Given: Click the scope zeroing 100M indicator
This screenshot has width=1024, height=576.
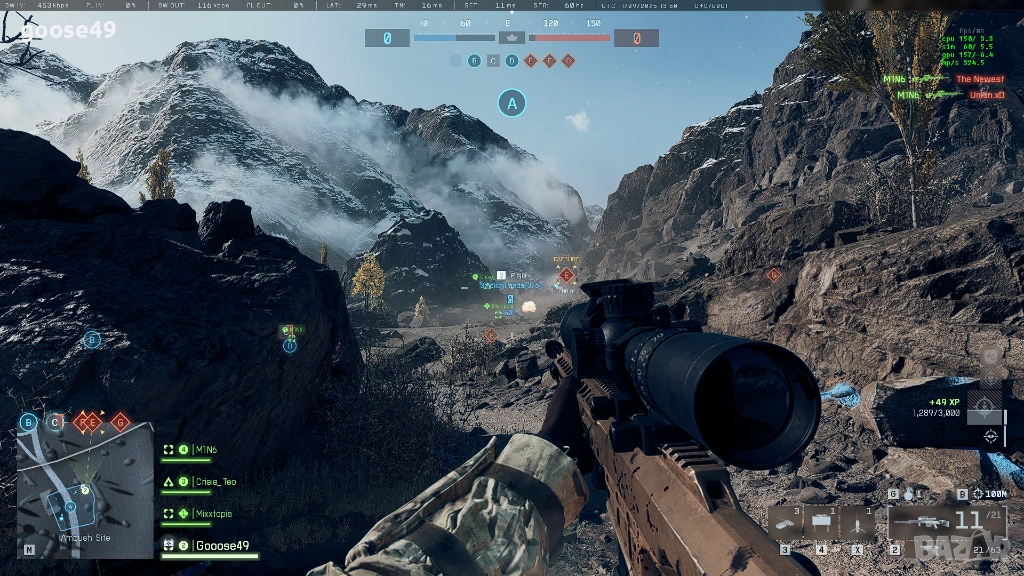Looking at the screenshot, I should (989, 494).
